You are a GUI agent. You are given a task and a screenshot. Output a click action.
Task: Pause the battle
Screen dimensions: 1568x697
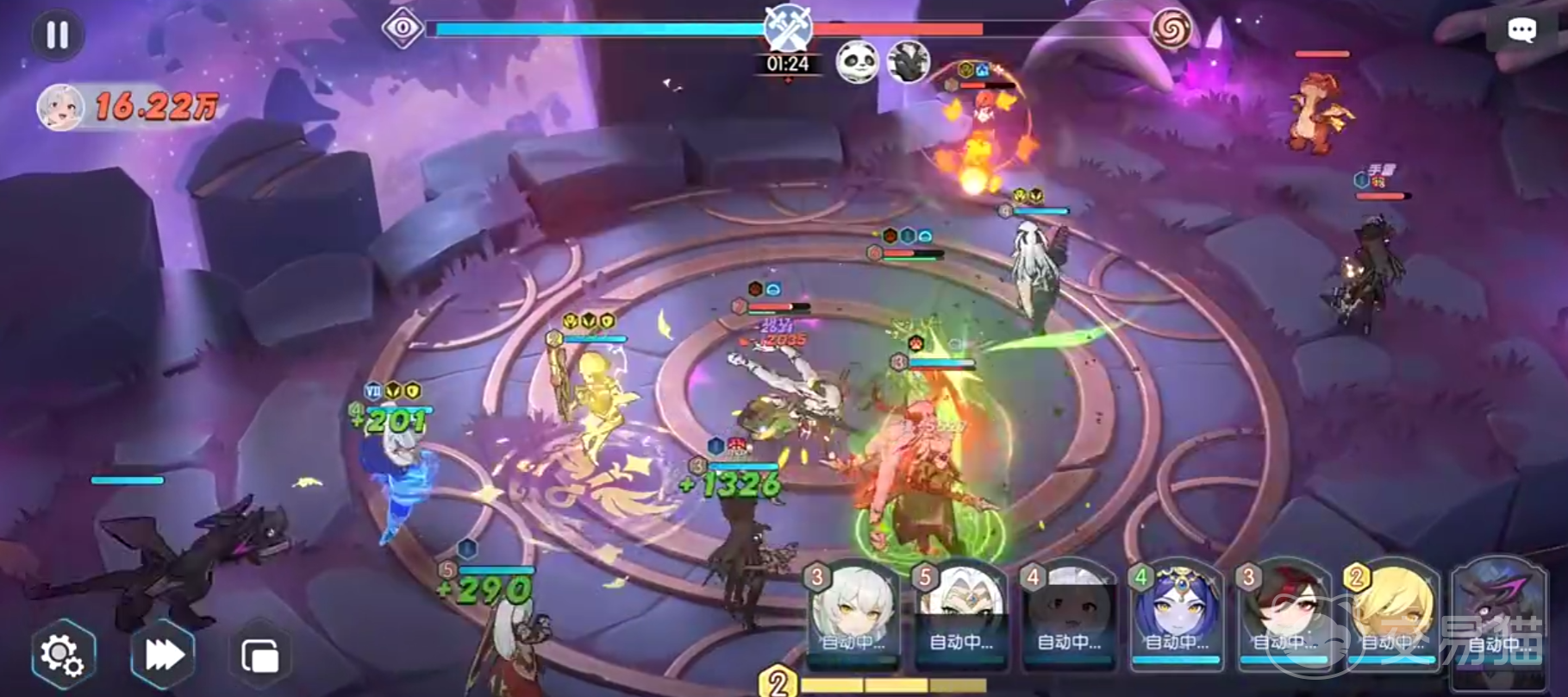(x=57, y=35)
